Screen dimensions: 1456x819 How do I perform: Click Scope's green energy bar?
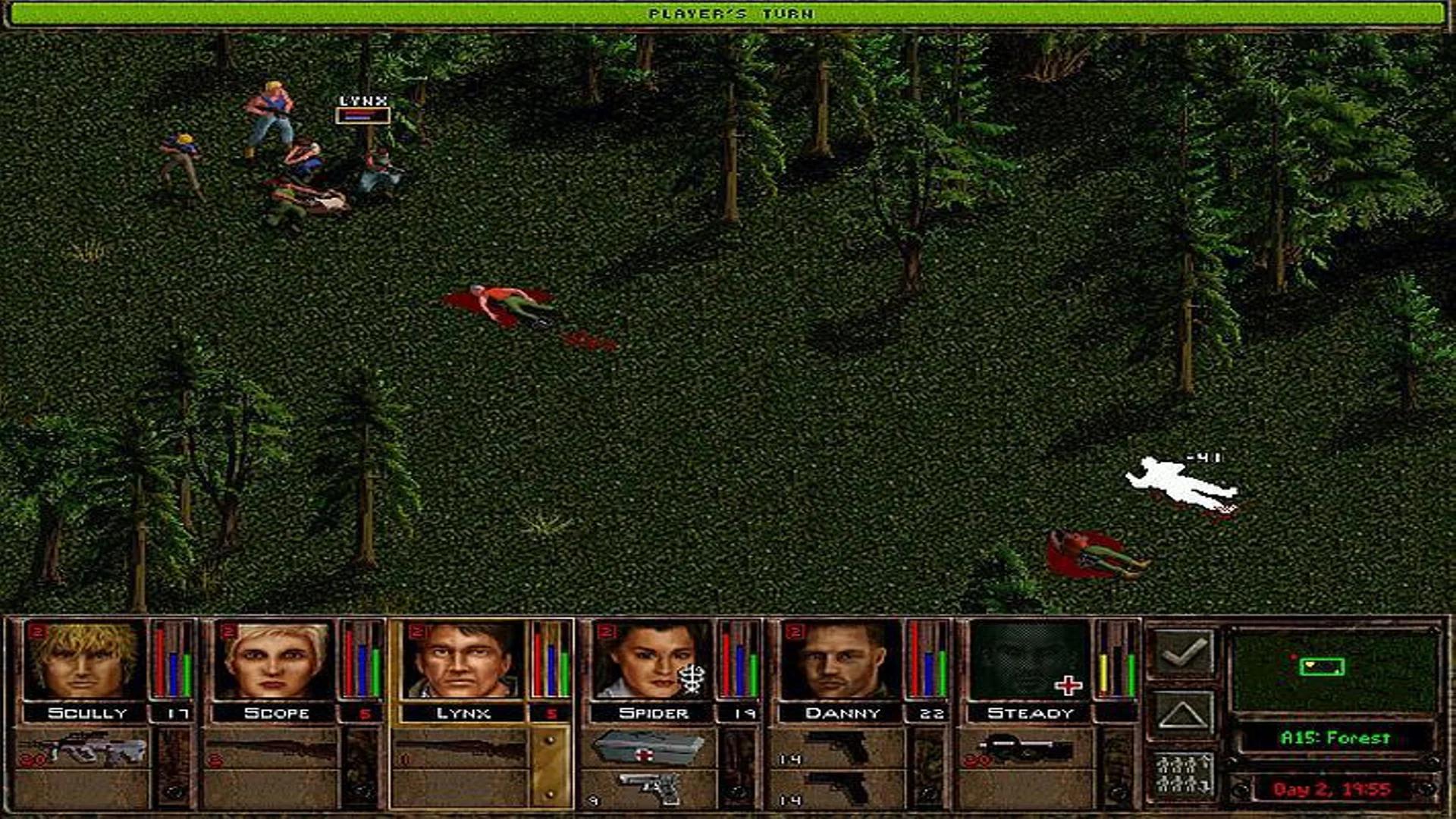(376, 671)
